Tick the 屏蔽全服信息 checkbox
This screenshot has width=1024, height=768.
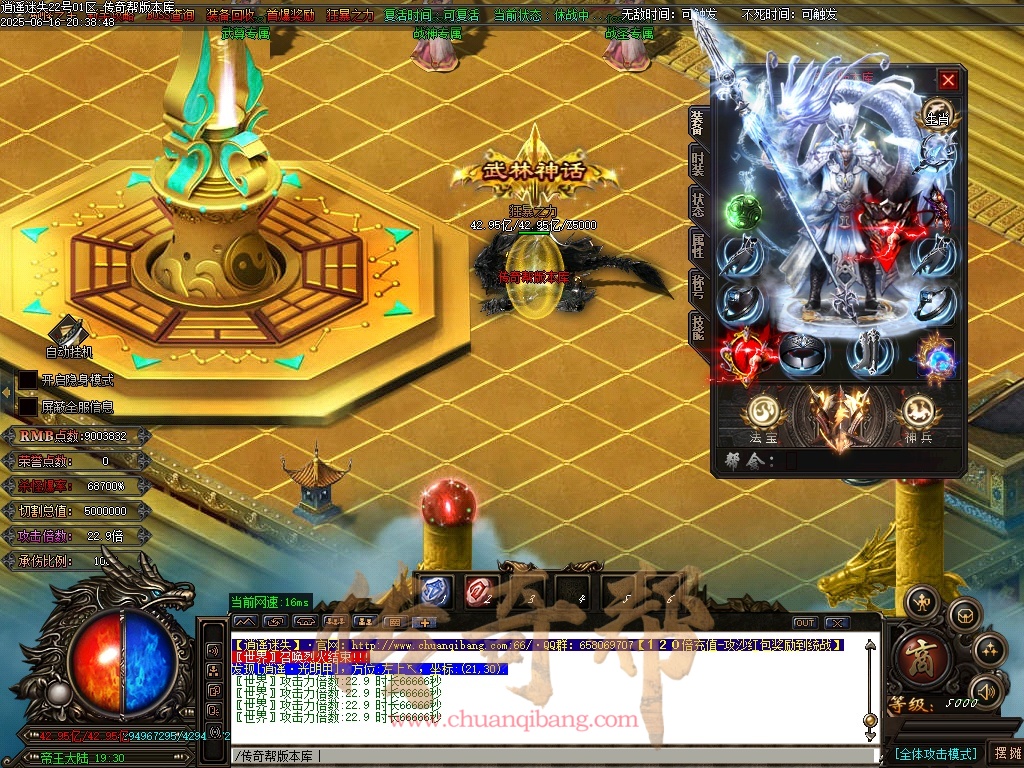pos(28,407)
